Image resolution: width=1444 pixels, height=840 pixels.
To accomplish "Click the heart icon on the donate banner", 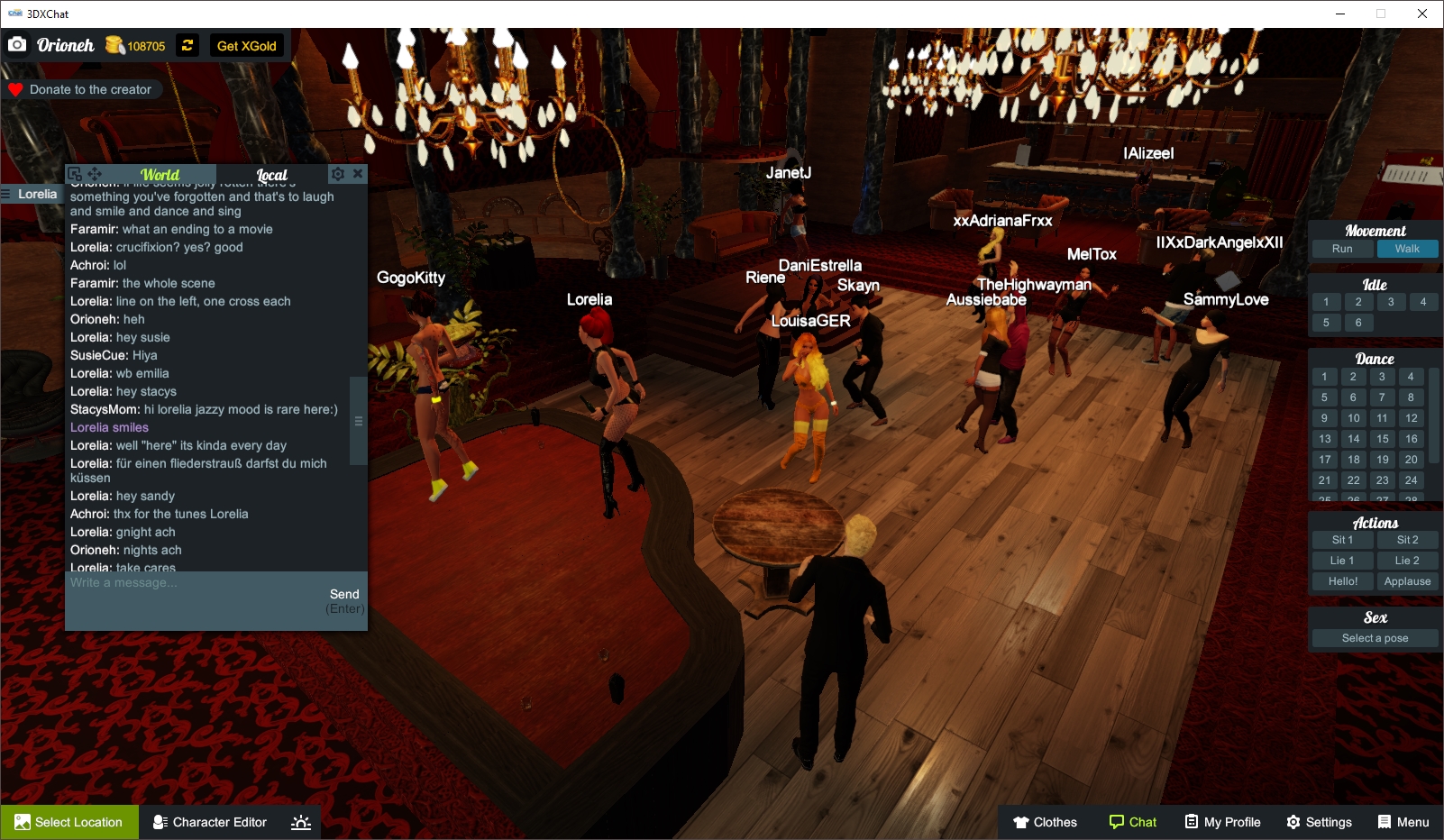I will click(x=14, y=88).
